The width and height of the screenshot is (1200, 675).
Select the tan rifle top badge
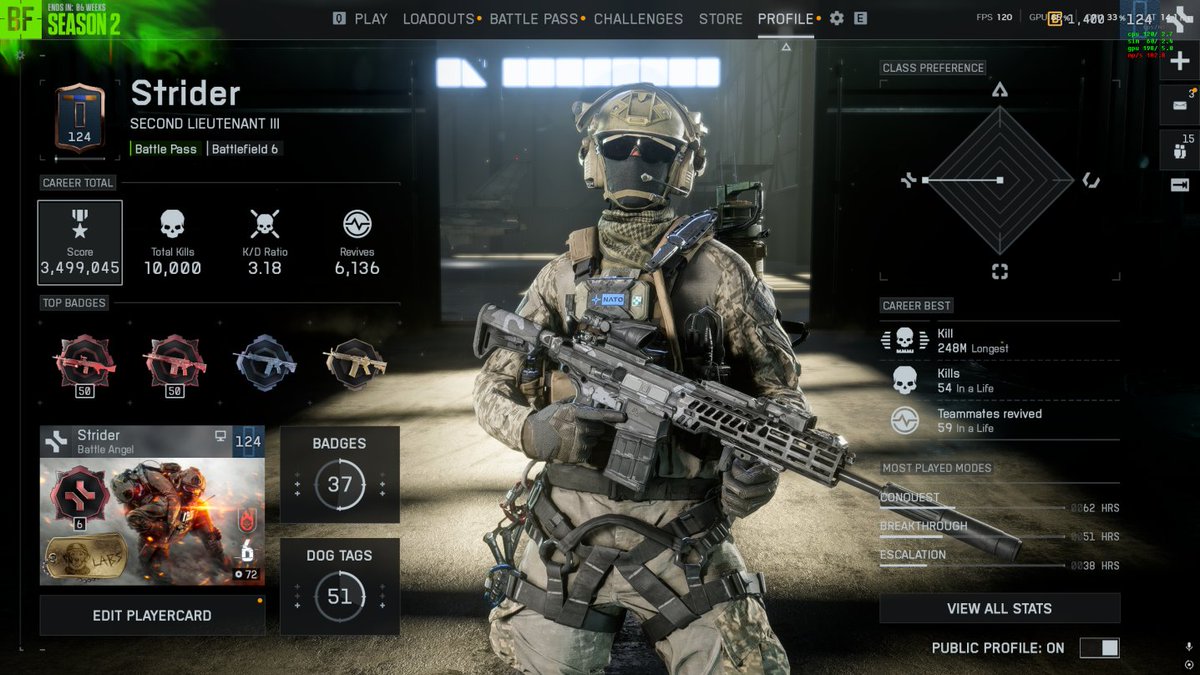pos(355,362)
